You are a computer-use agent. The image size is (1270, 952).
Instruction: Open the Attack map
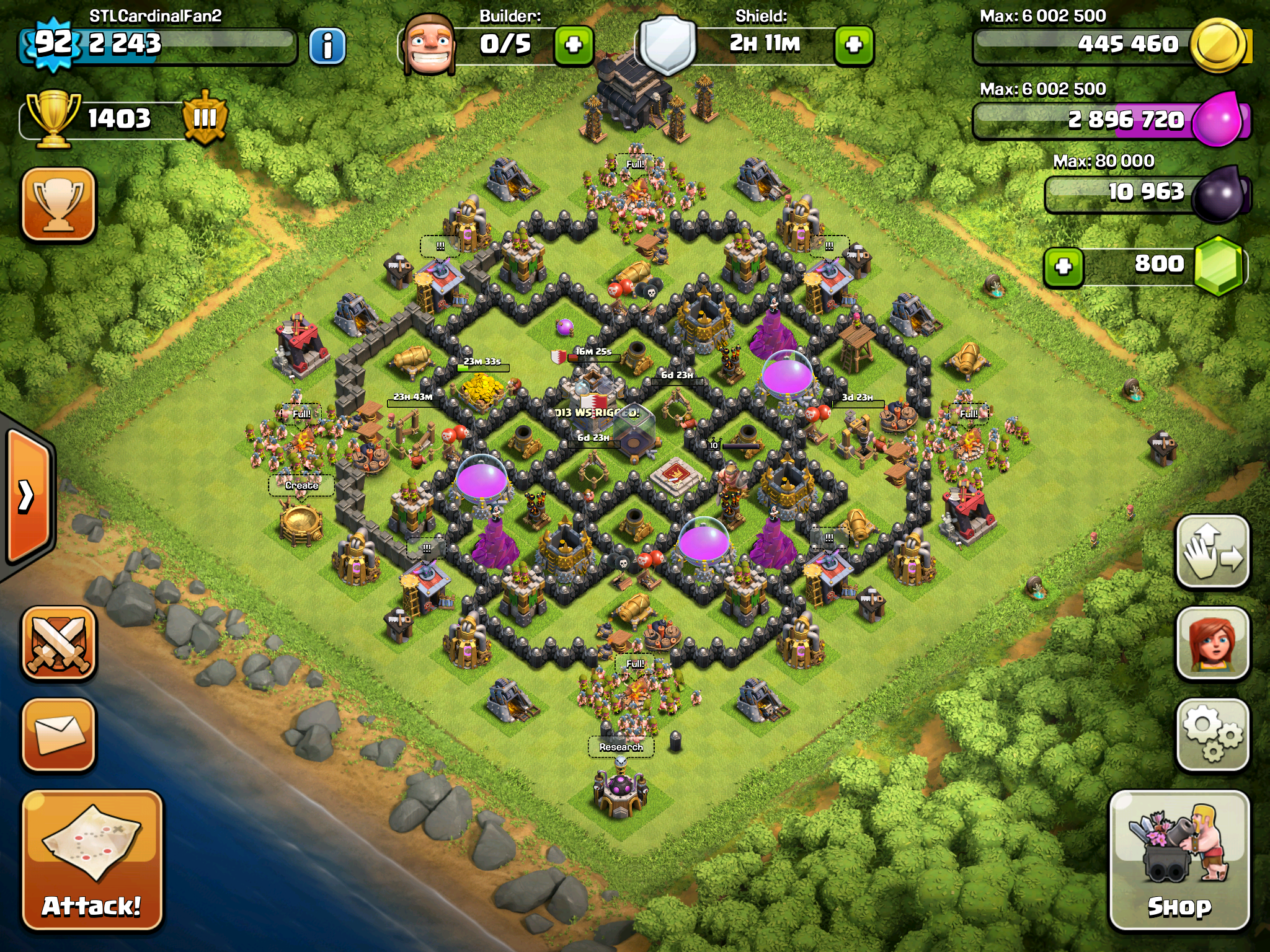click(92, 860)
